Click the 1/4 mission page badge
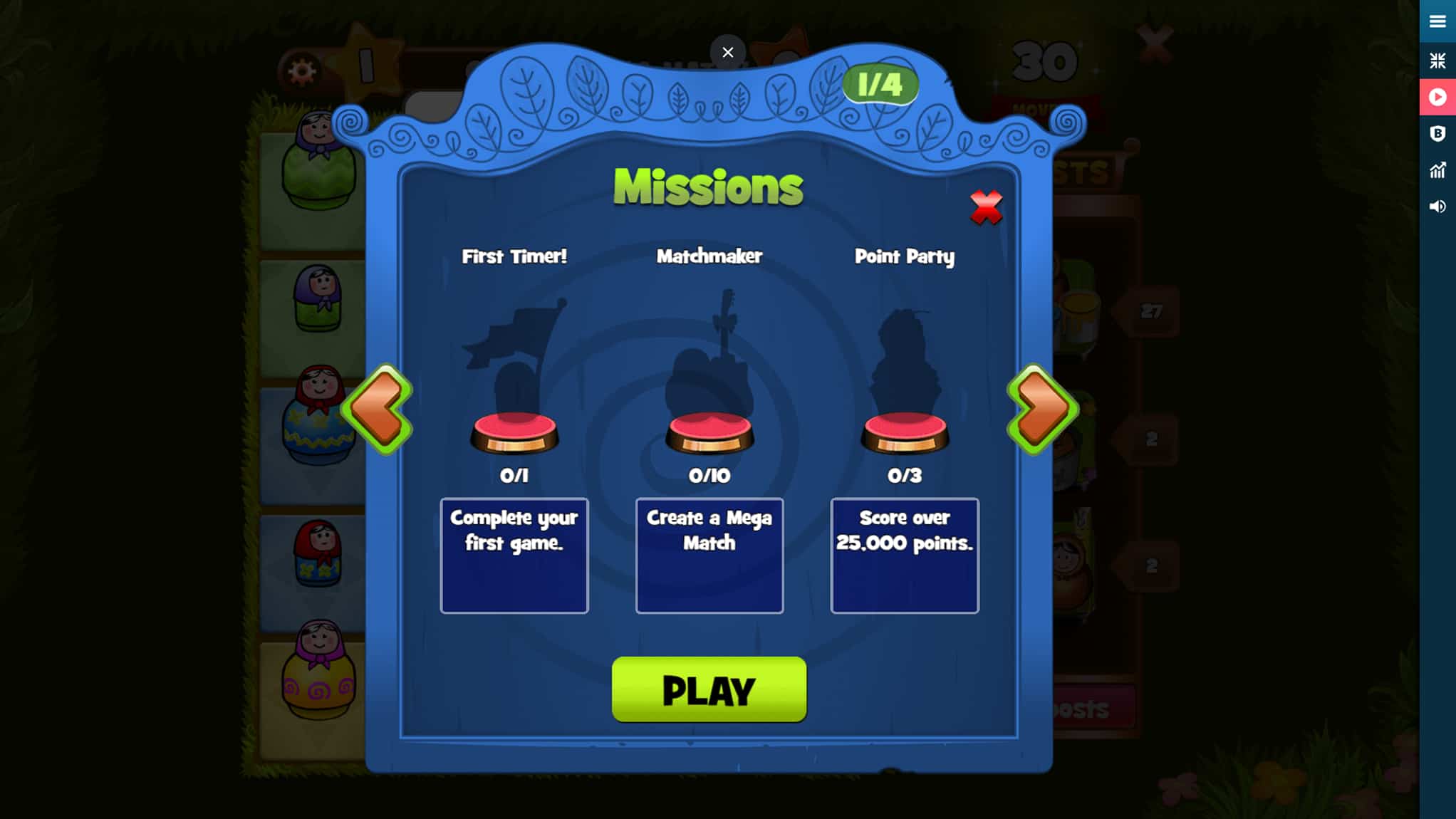 coord(880,85)
